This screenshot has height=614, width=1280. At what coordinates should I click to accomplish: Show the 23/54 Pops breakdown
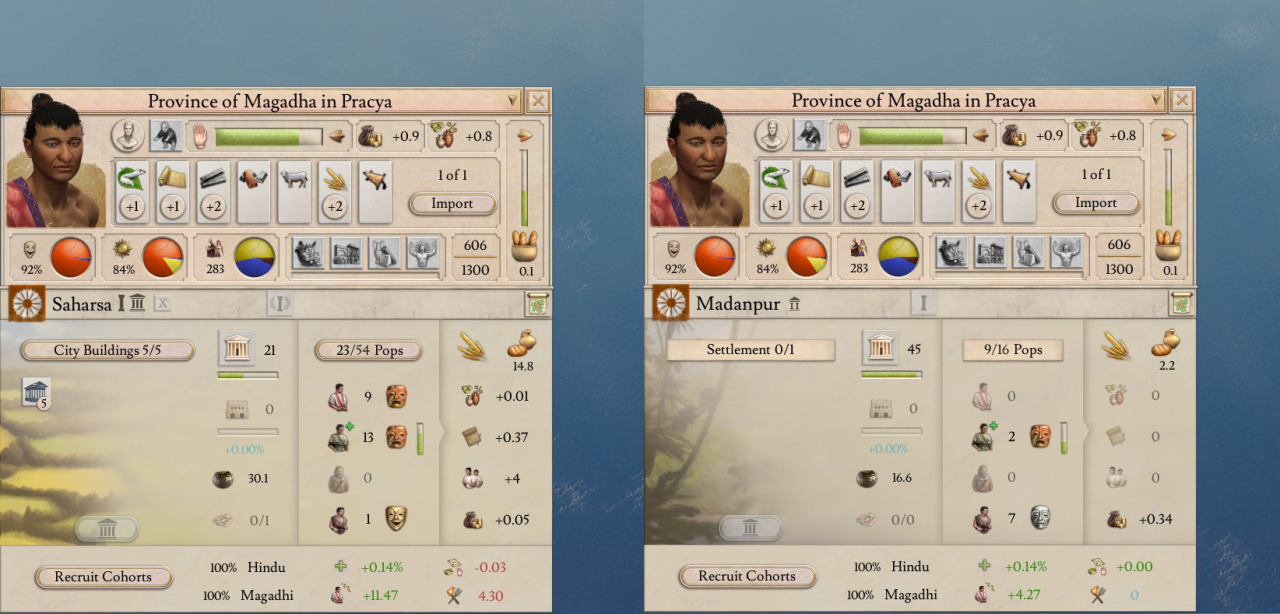368,351
